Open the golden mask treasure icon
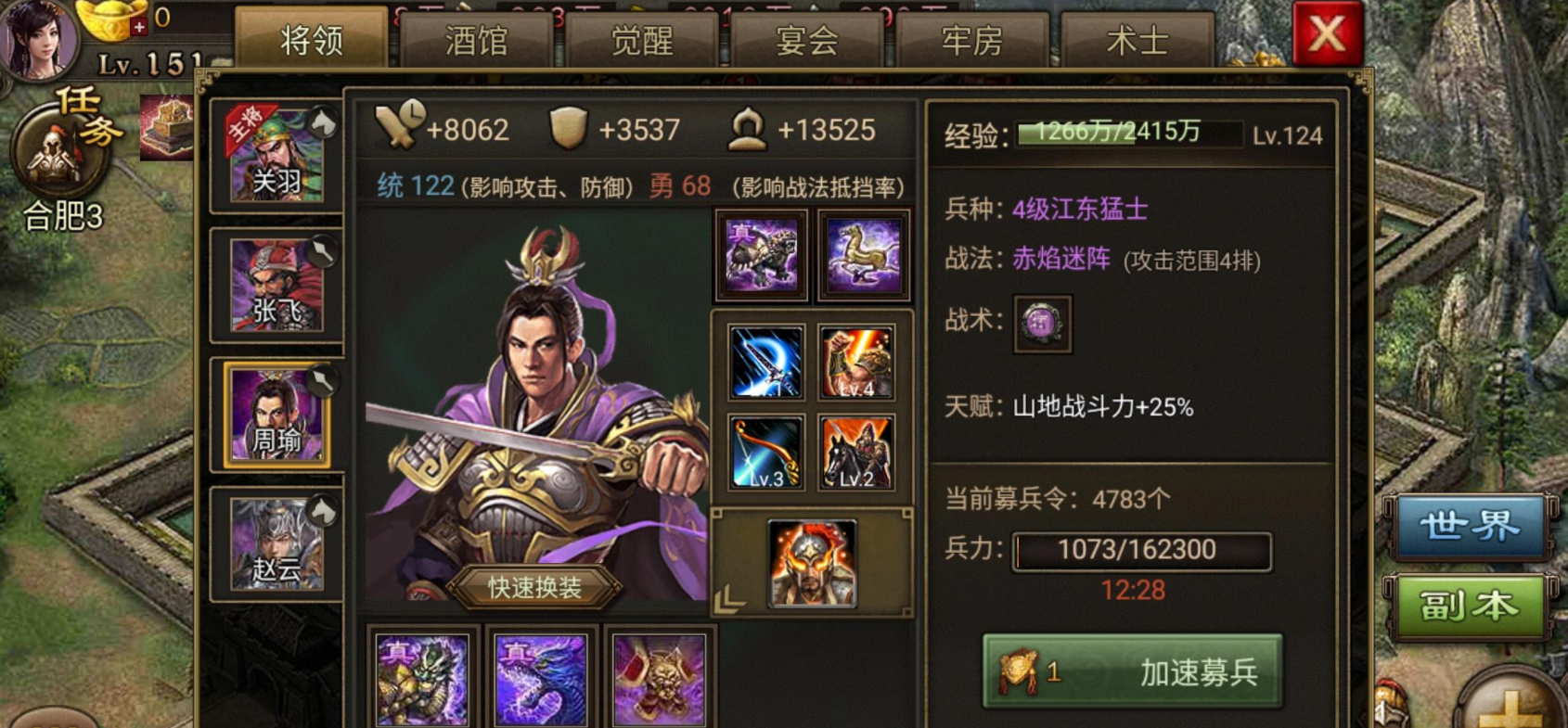 [x=659, y=680]
